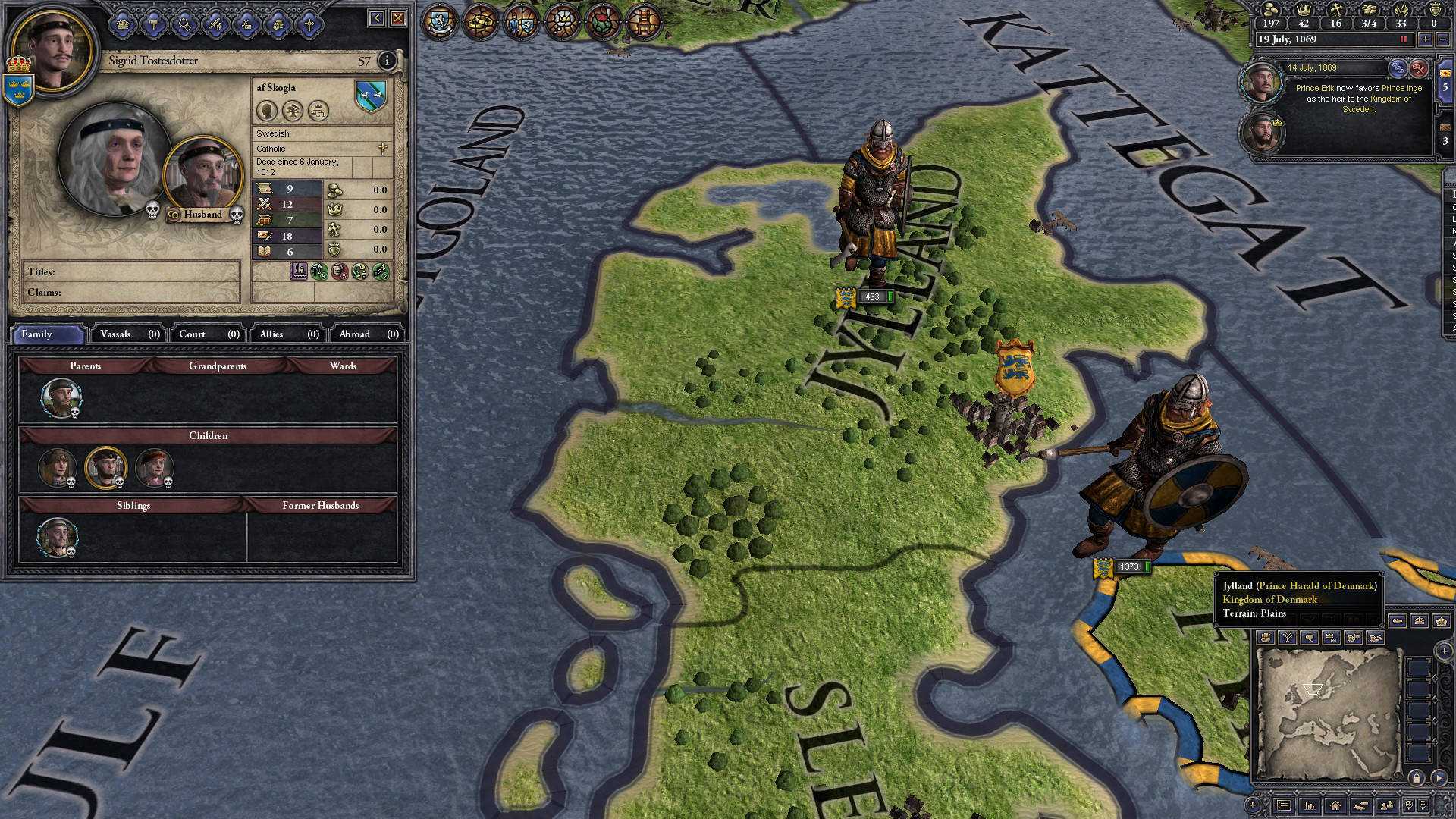This screenshot has width=1456, height=819.
Task: Switch to the Court tab
Action: [x=191, y=334]
